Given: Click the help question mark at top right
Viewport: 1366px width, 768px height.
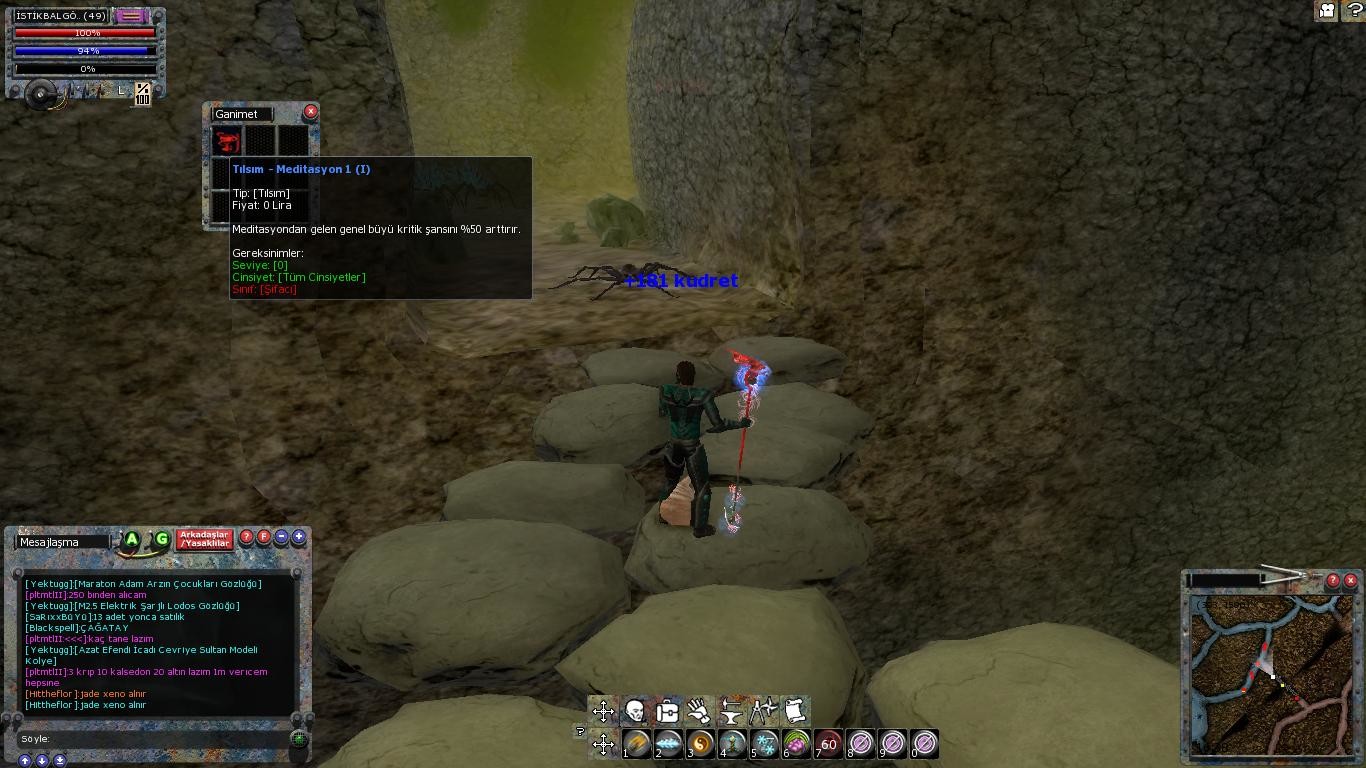Looking at the screenshot, I should point(1352,10).
